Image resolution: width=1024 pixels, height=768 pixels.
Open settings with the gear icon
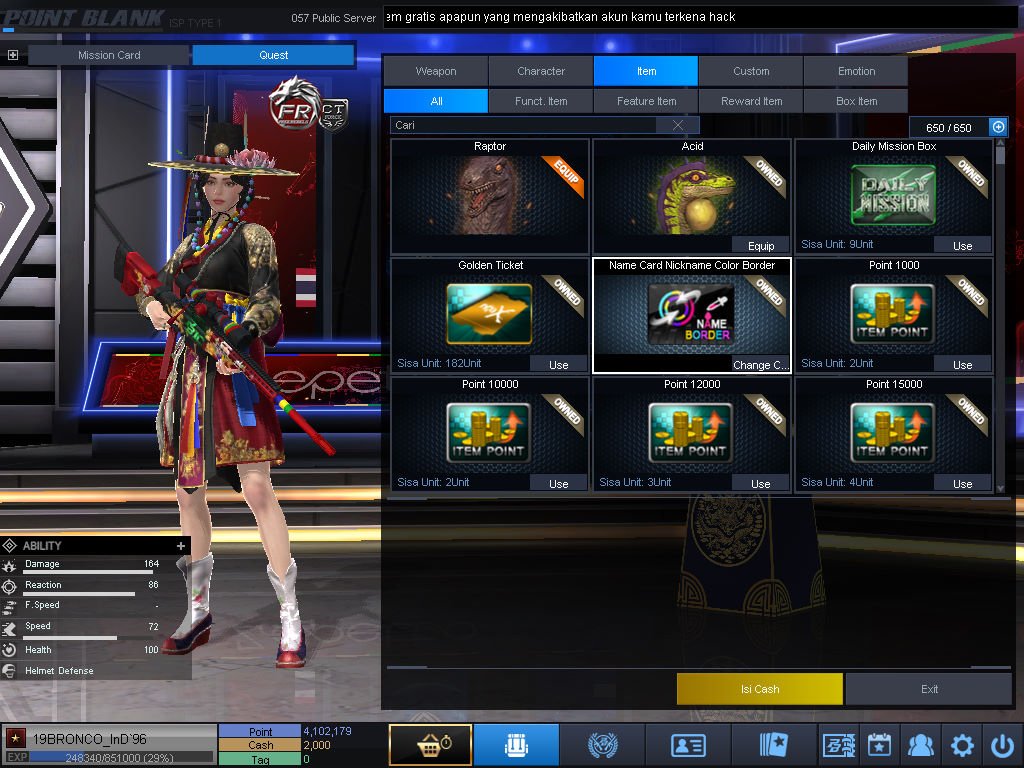962,745
